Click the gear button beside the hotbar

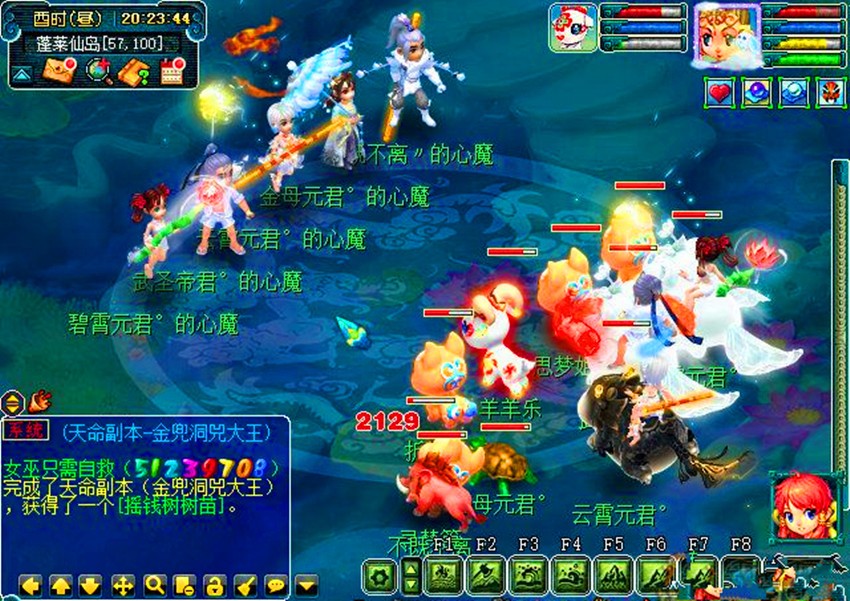point(378,578)
